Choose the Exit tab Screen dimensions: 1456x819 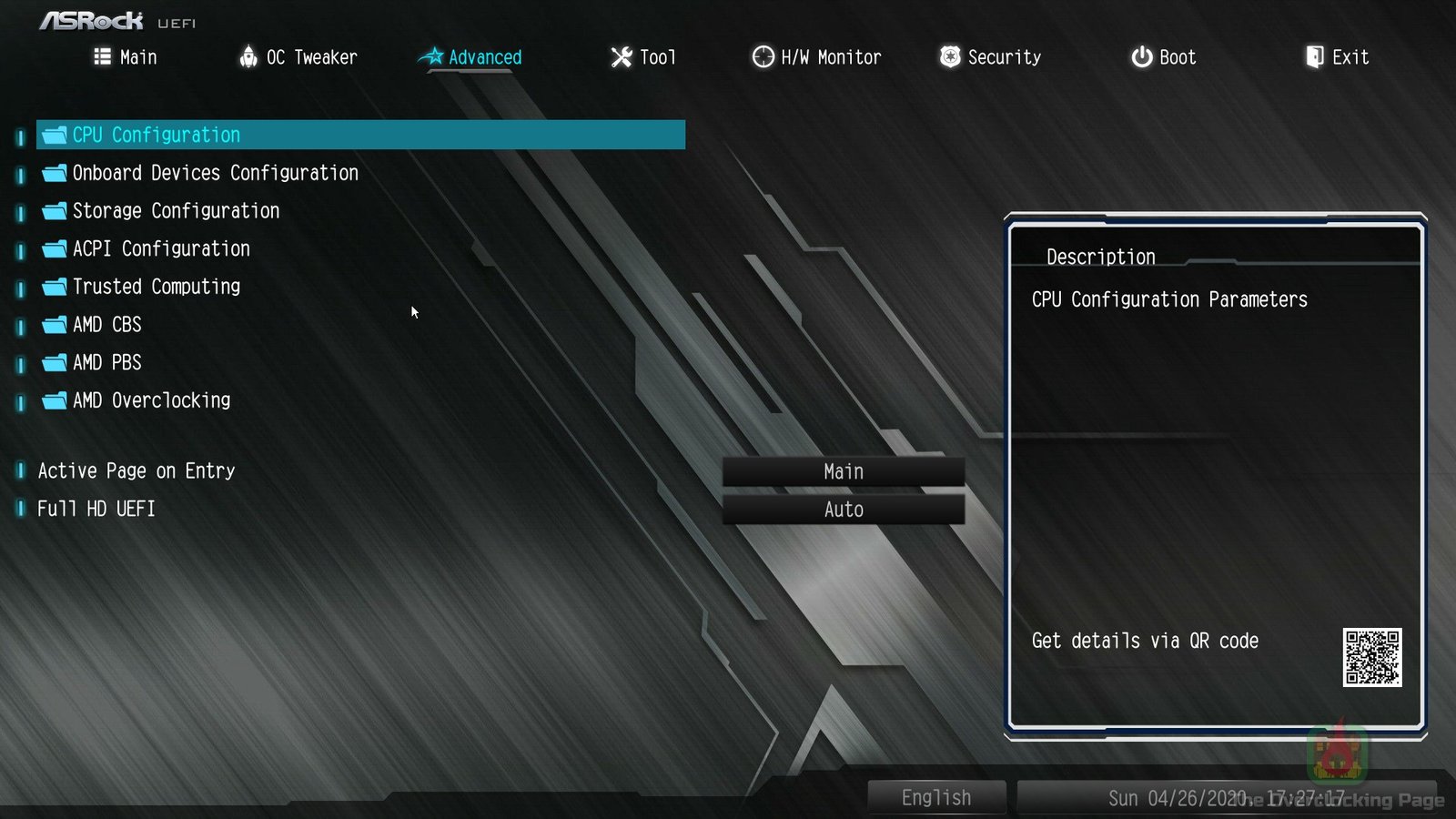tap(1337, 57)
